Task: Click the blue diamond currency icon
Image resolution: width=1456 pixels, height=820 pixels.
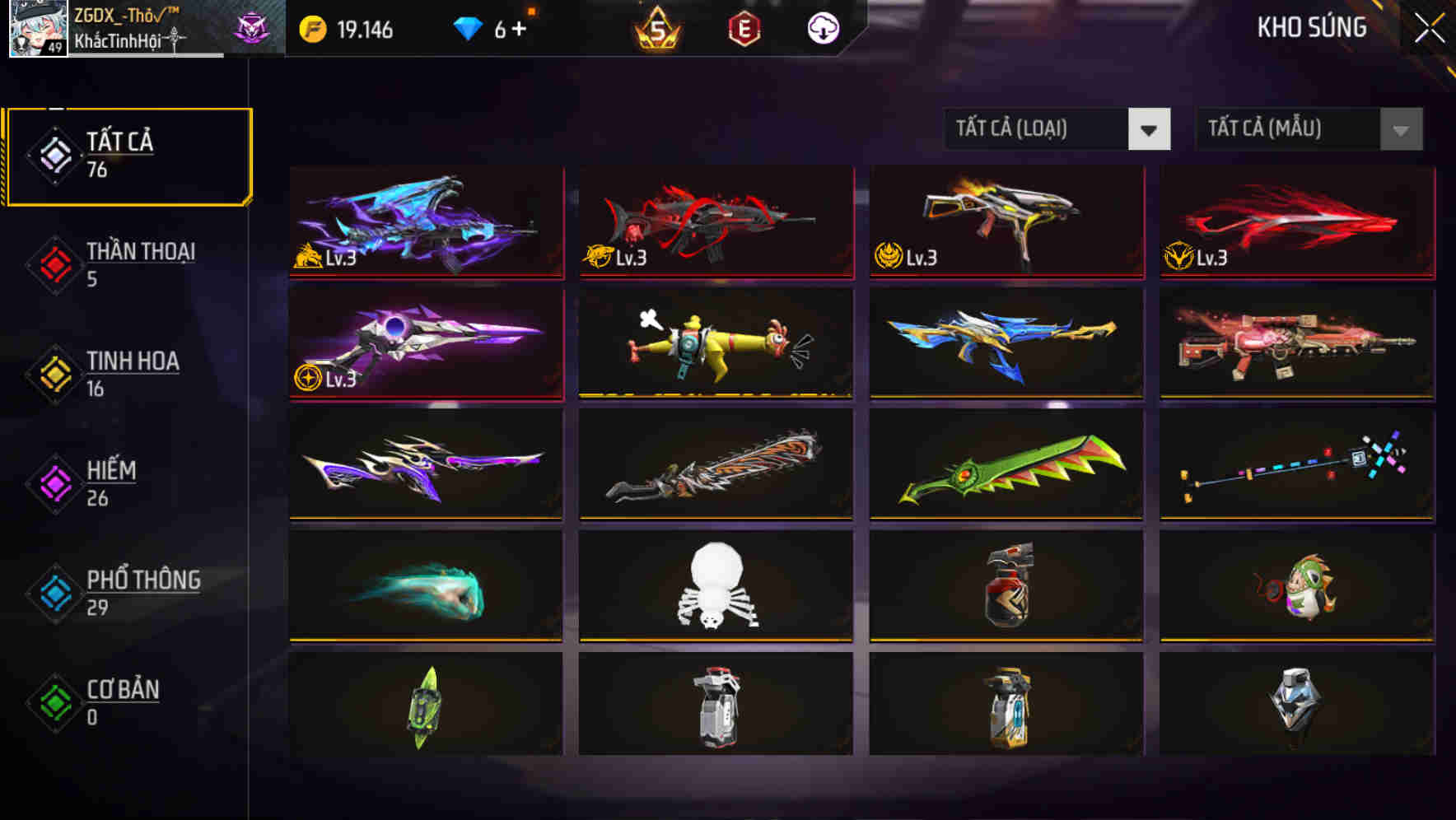Action: click(468, 27)
